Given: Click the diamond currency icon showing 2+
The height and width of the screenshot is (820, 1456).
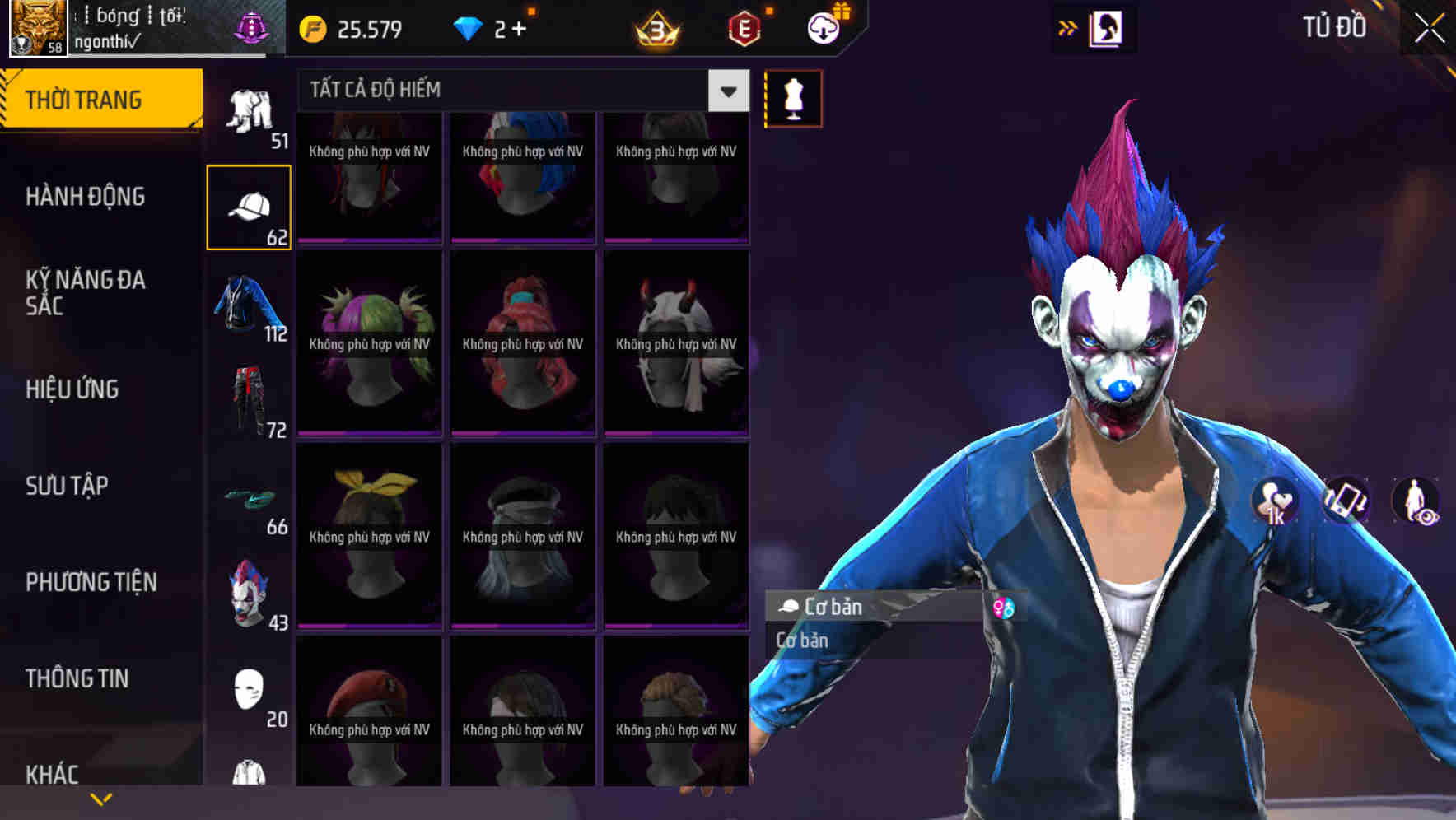Looking at the screenshot, I should tap(468, 27).
